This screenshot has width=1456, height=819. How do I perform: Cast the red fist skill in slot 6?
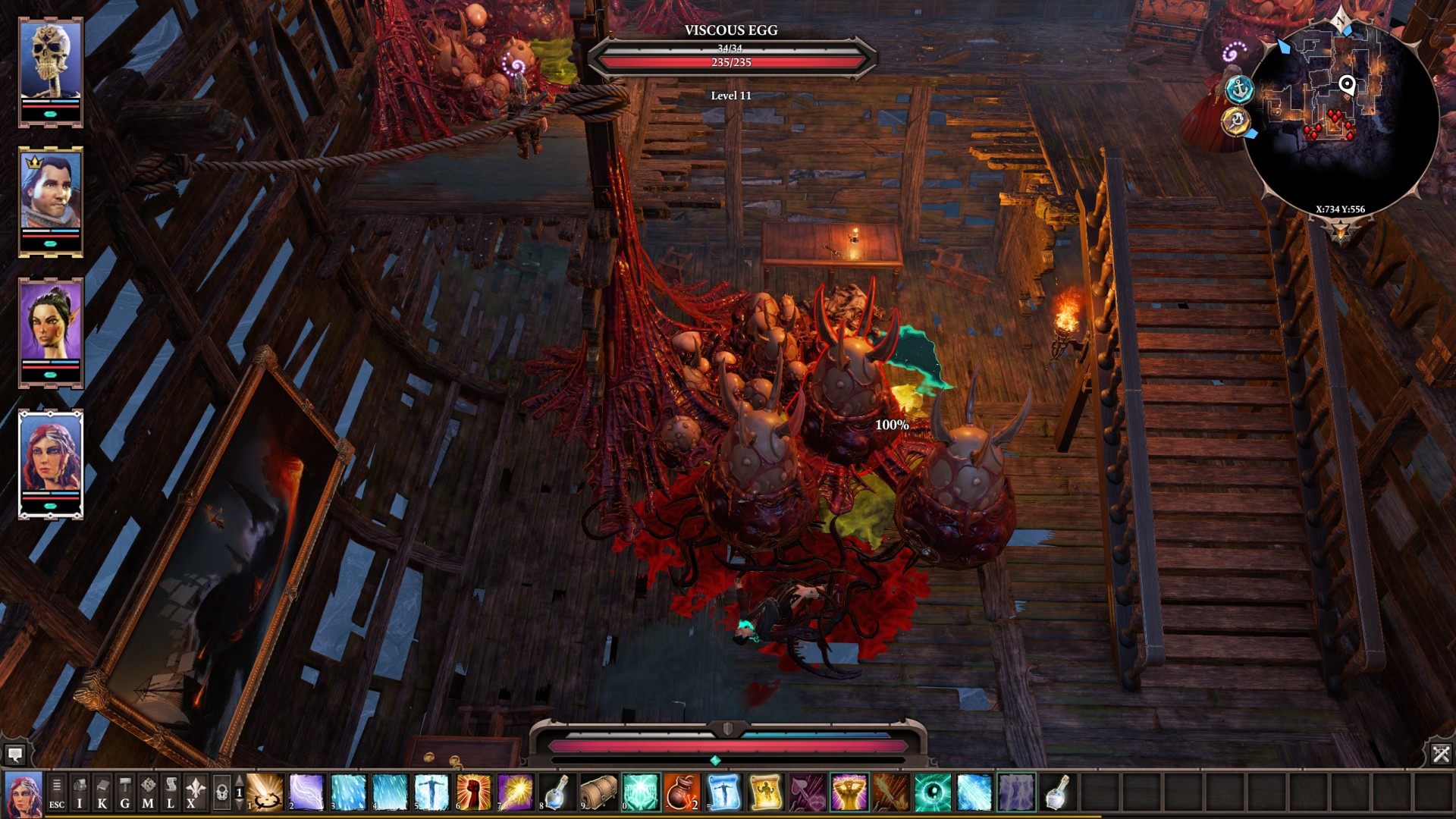[x=473, y=792]
